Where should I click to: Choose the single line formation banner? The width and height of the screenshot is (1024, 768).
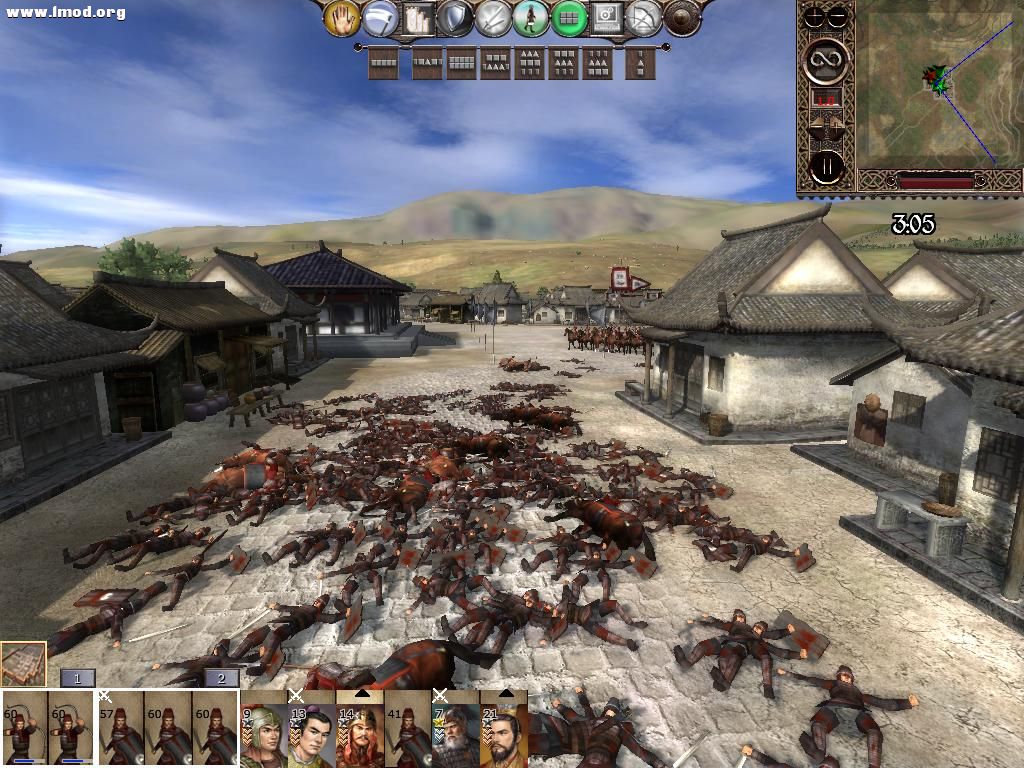point(383,64)
